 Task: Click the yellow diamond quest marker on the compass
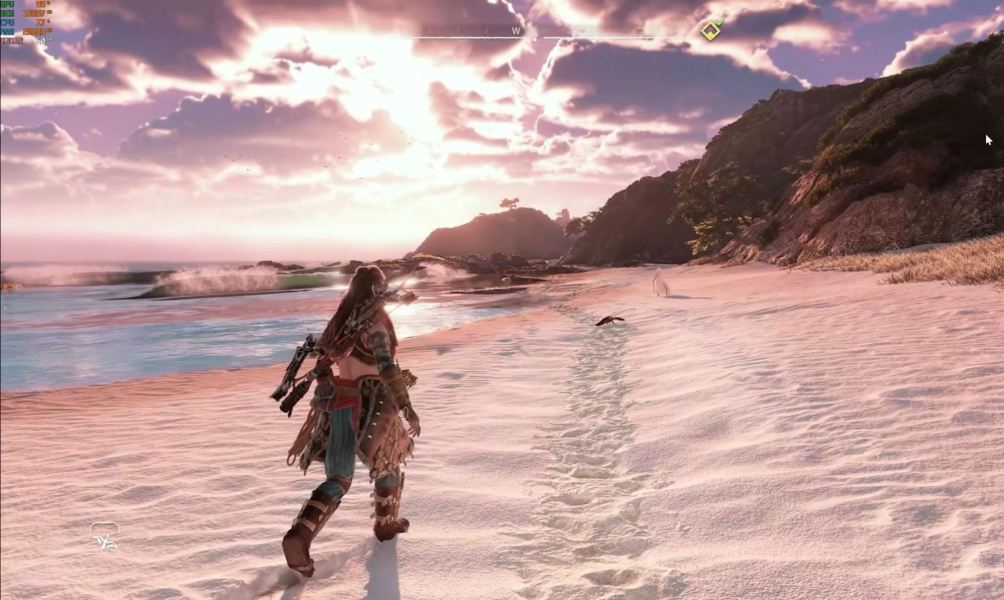pyautogui.click(x=709, y=31)
